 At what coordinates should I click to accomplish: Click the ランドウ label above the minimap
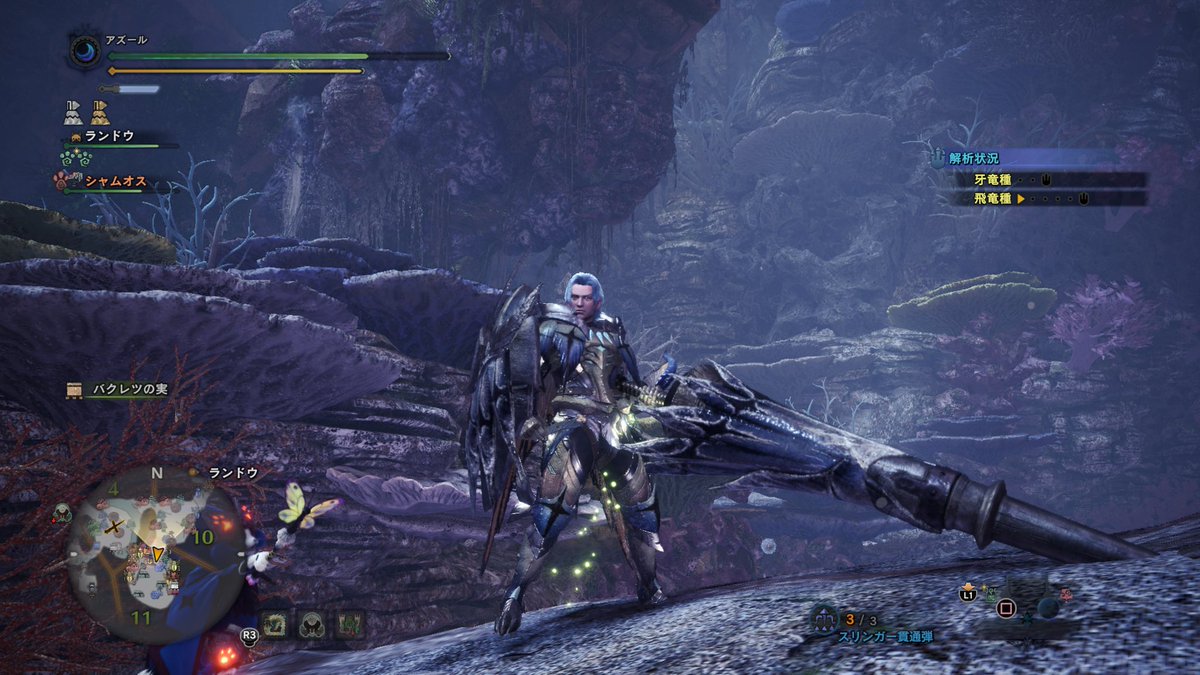[233, 472]
